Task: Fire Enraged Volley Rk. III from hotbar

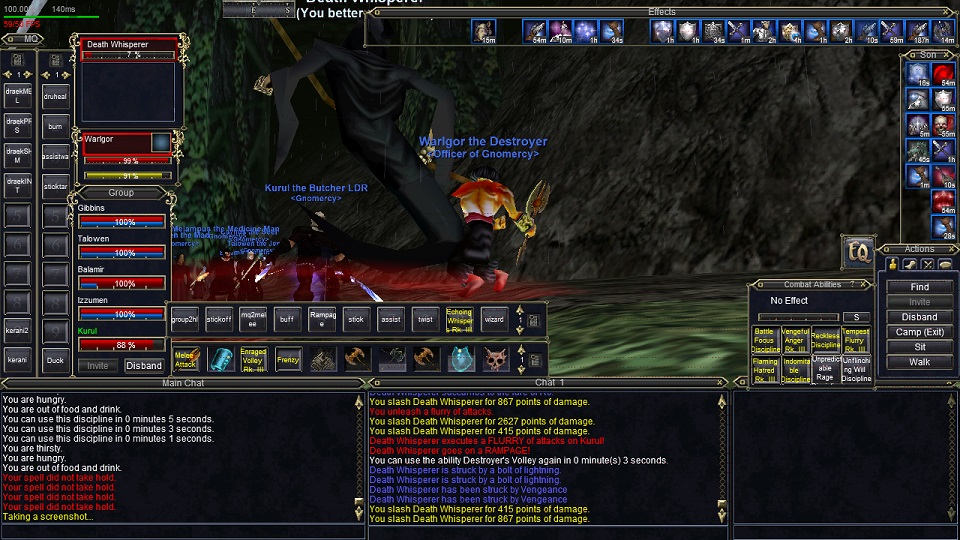Action: coord(254,359)
